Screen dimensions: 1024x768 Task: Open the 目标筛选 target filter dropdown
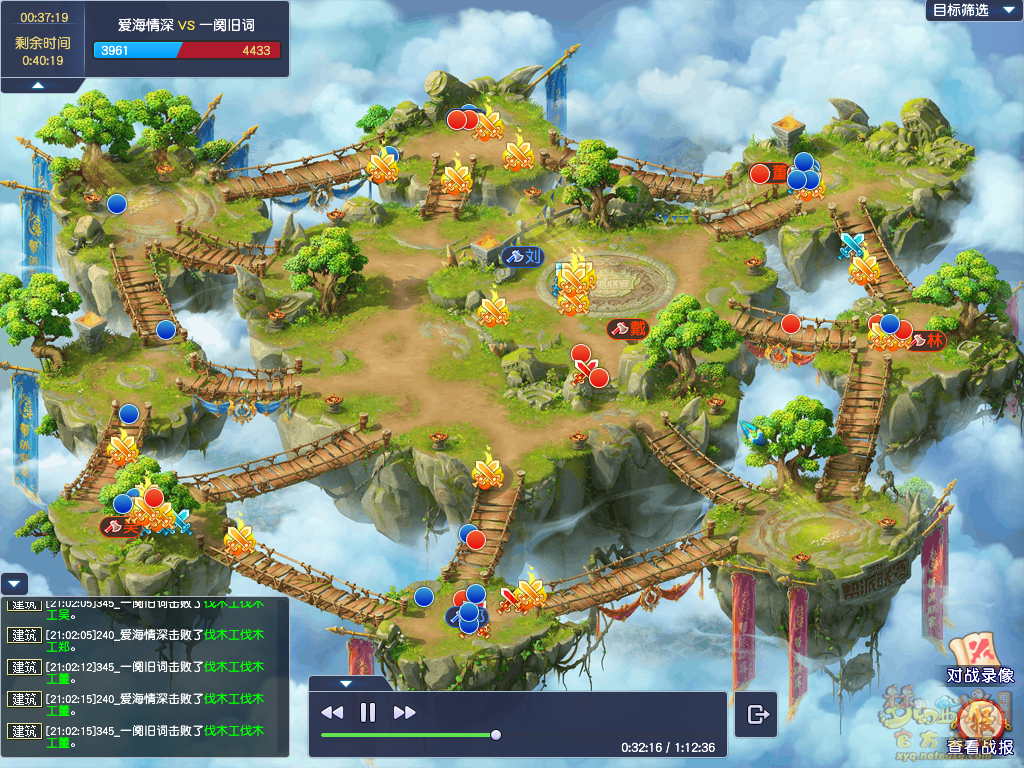pyautogui.click(x=968, y=10)
